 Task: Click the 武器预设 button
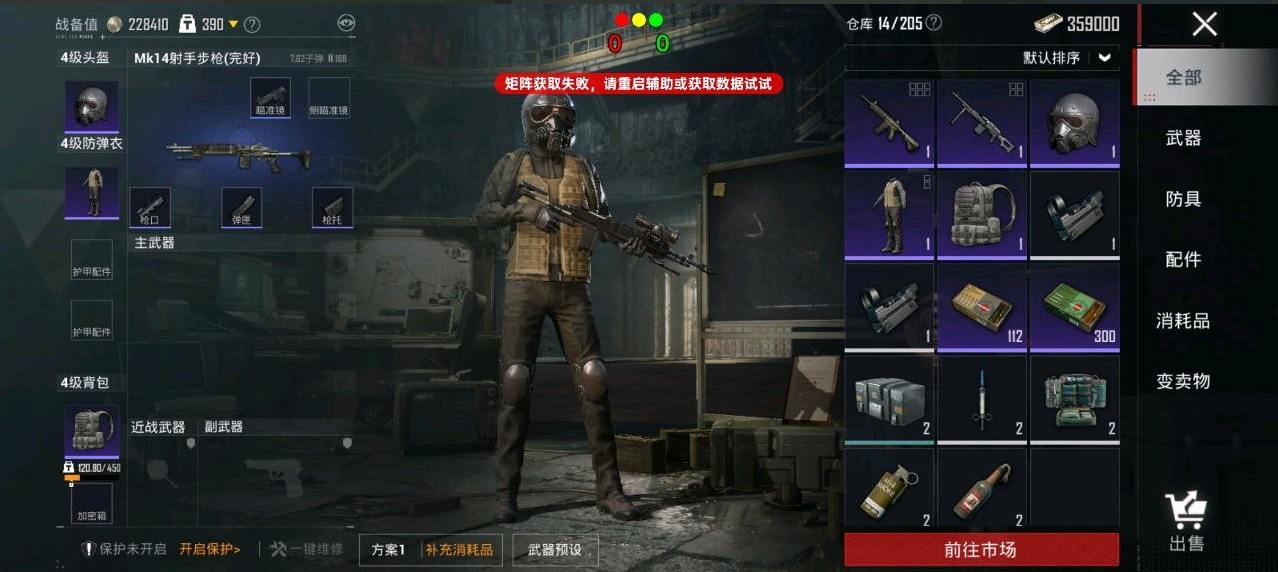[x=554, y=550]
